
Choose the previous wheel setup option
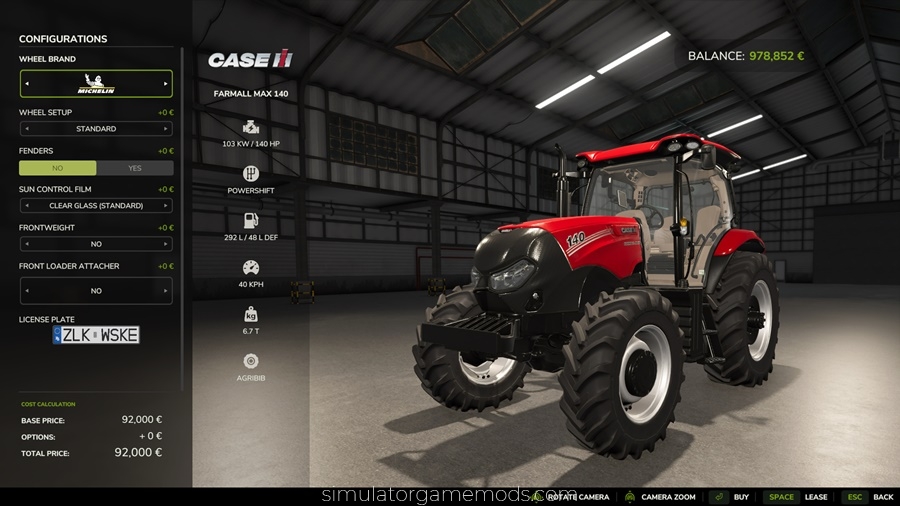pos(27,129)
